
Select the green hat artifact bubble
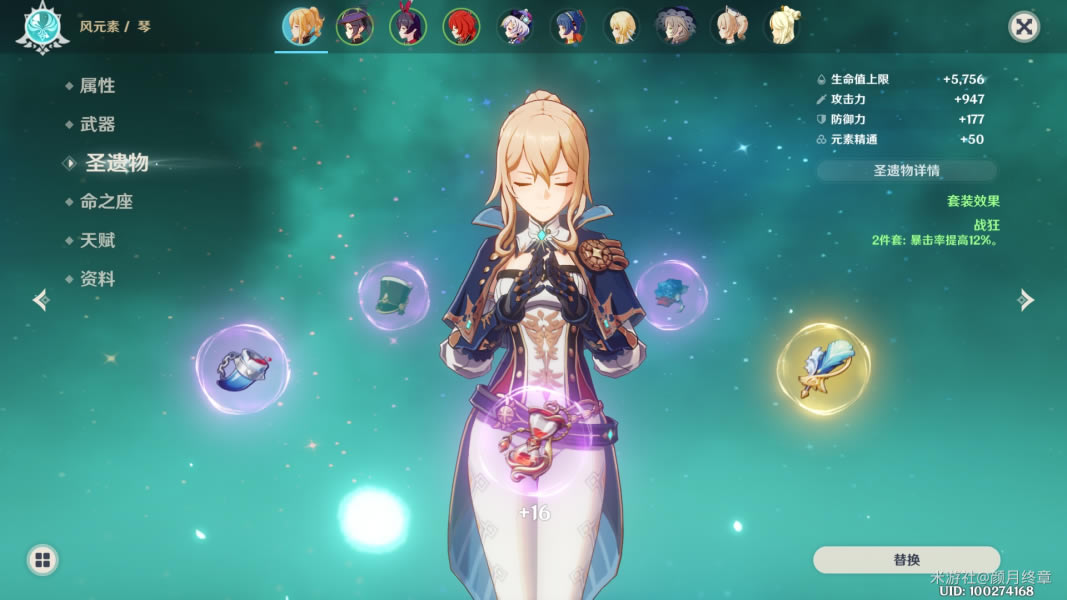pyautogui.click(x=393, y=296)
